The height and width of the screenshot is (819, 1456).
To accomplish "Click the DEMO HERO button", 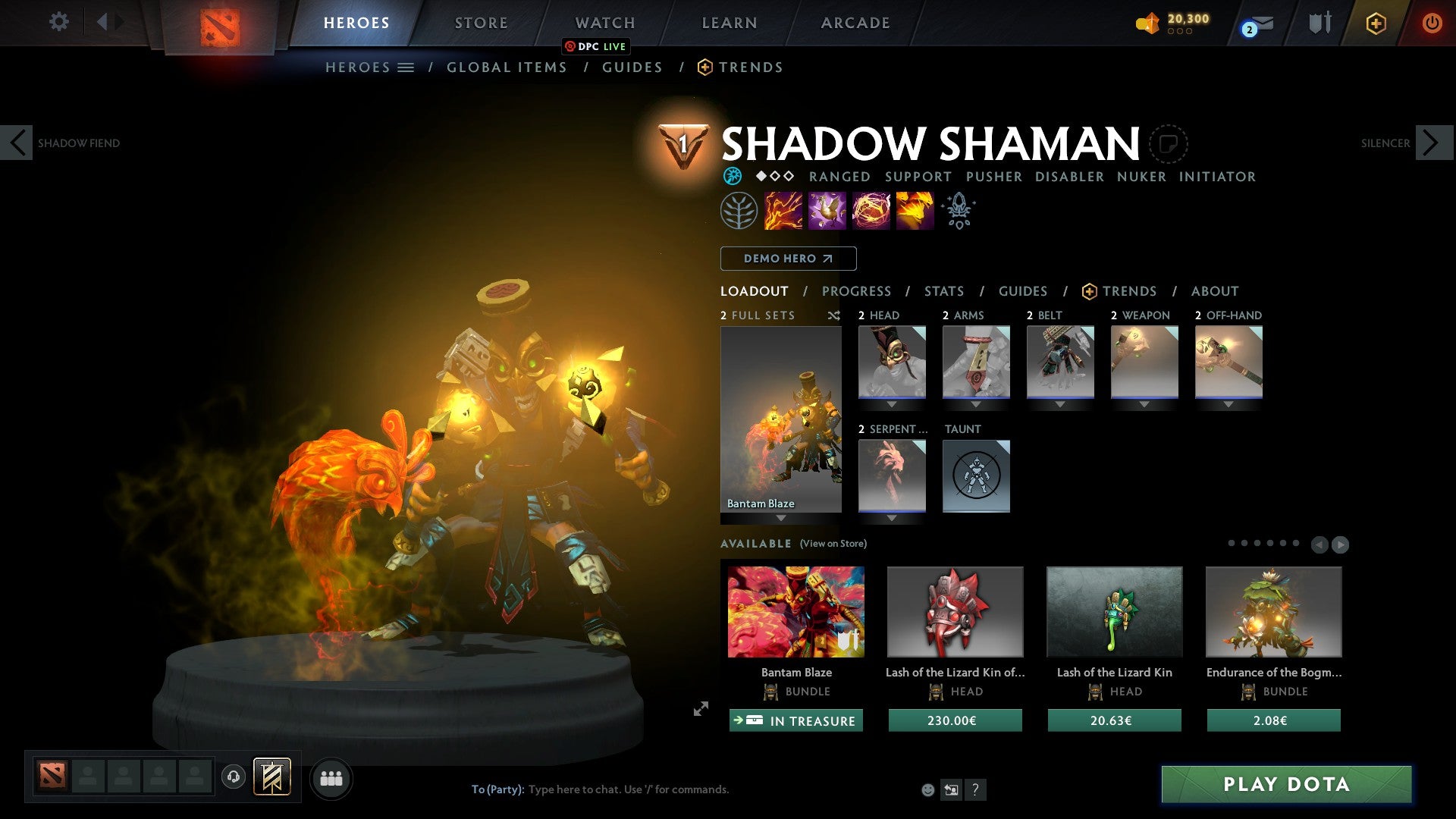I will 787,259.
